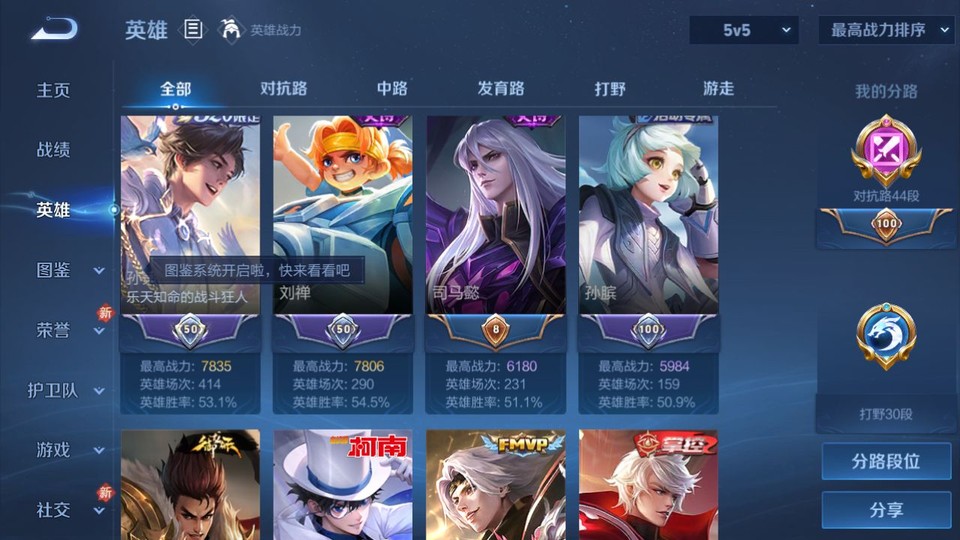Open the 主页 sidebar page
This screenshot has width=960, height=540.
tap(54, 90)
